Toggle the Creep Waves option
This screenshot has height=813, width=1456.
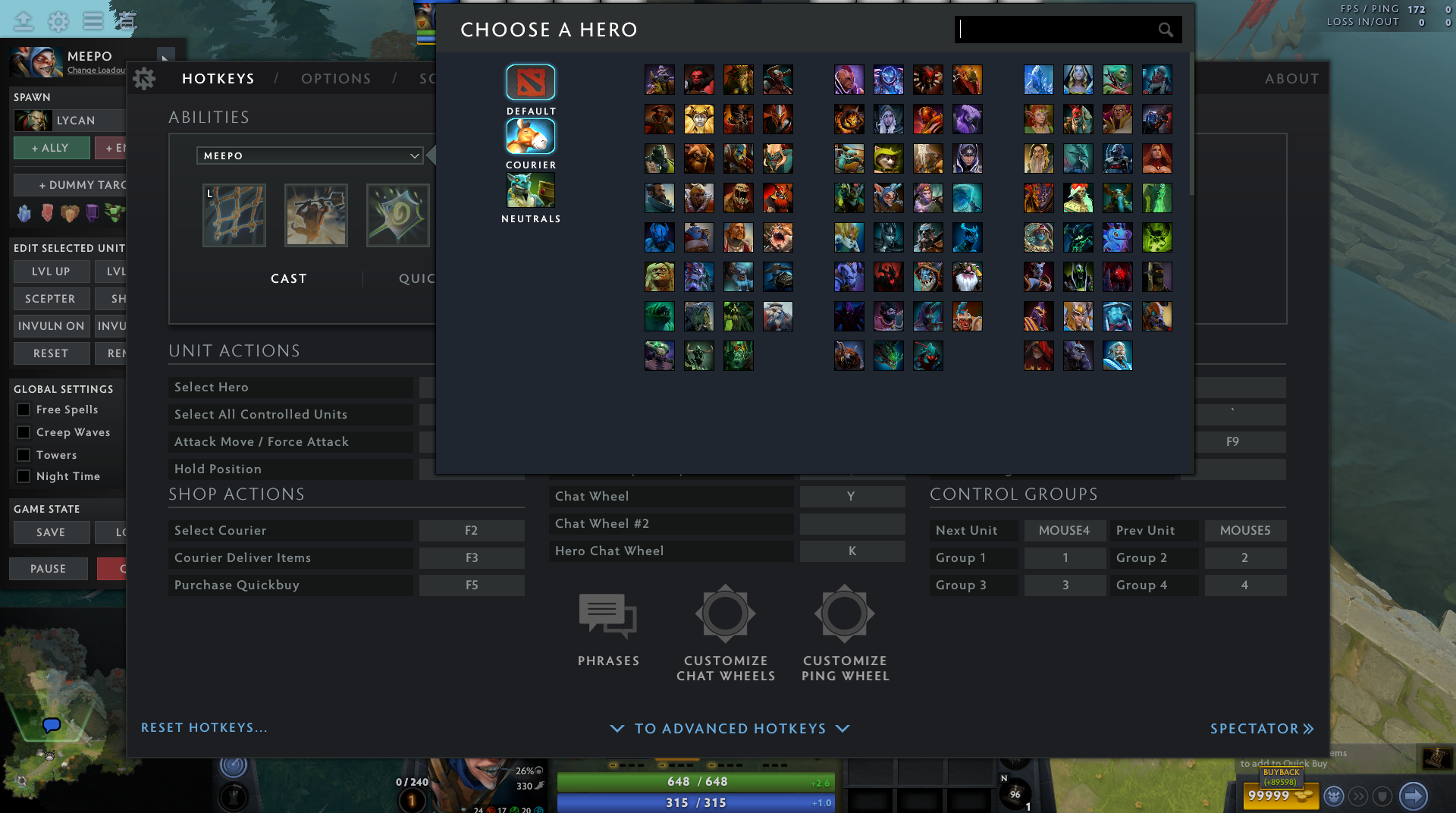[x=23, y=432]
